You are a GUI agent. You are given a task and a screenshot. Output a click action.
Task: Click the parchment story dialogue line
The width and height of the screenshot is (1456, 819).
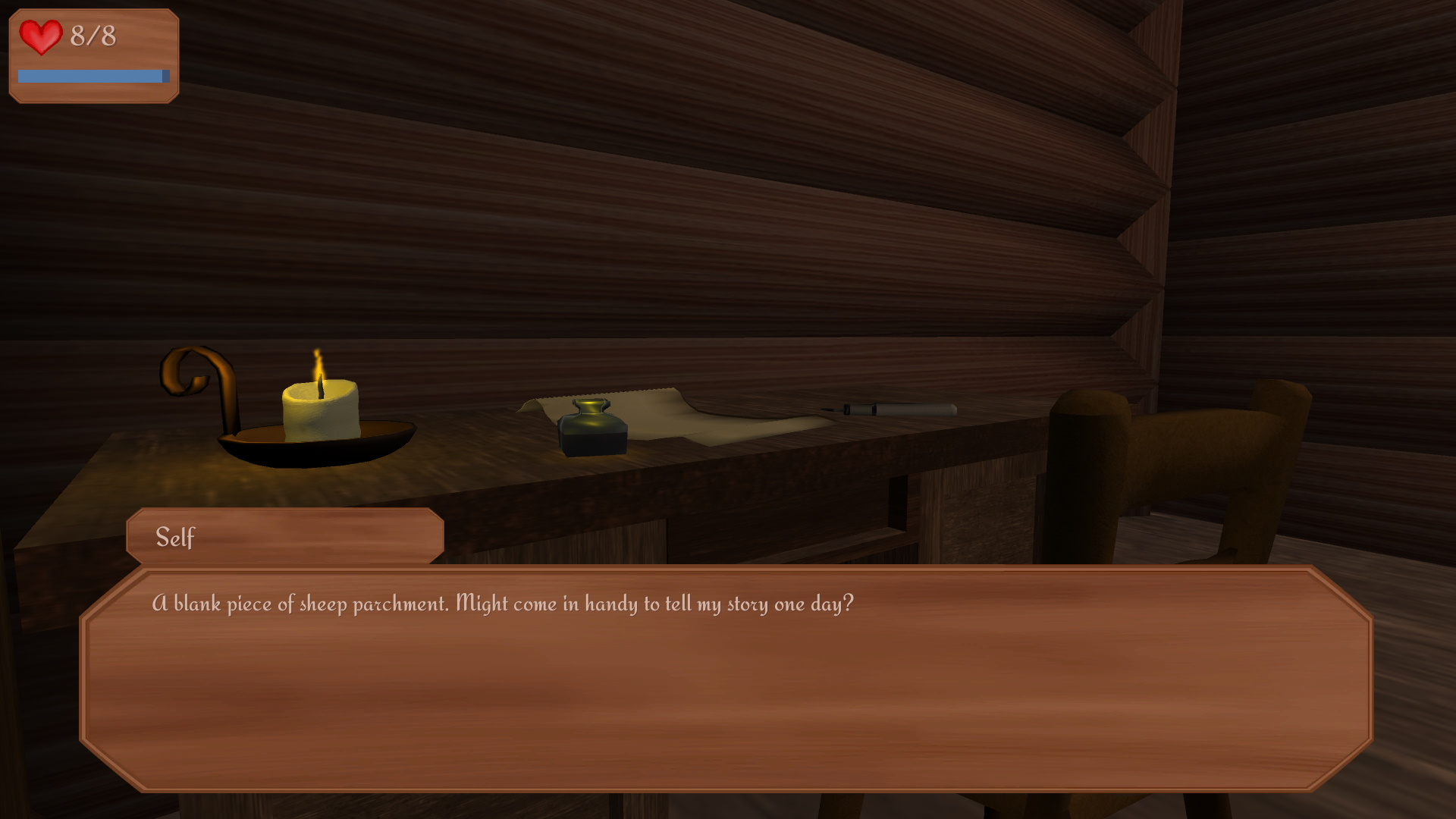pyautogui.click(x=503, y=603)
